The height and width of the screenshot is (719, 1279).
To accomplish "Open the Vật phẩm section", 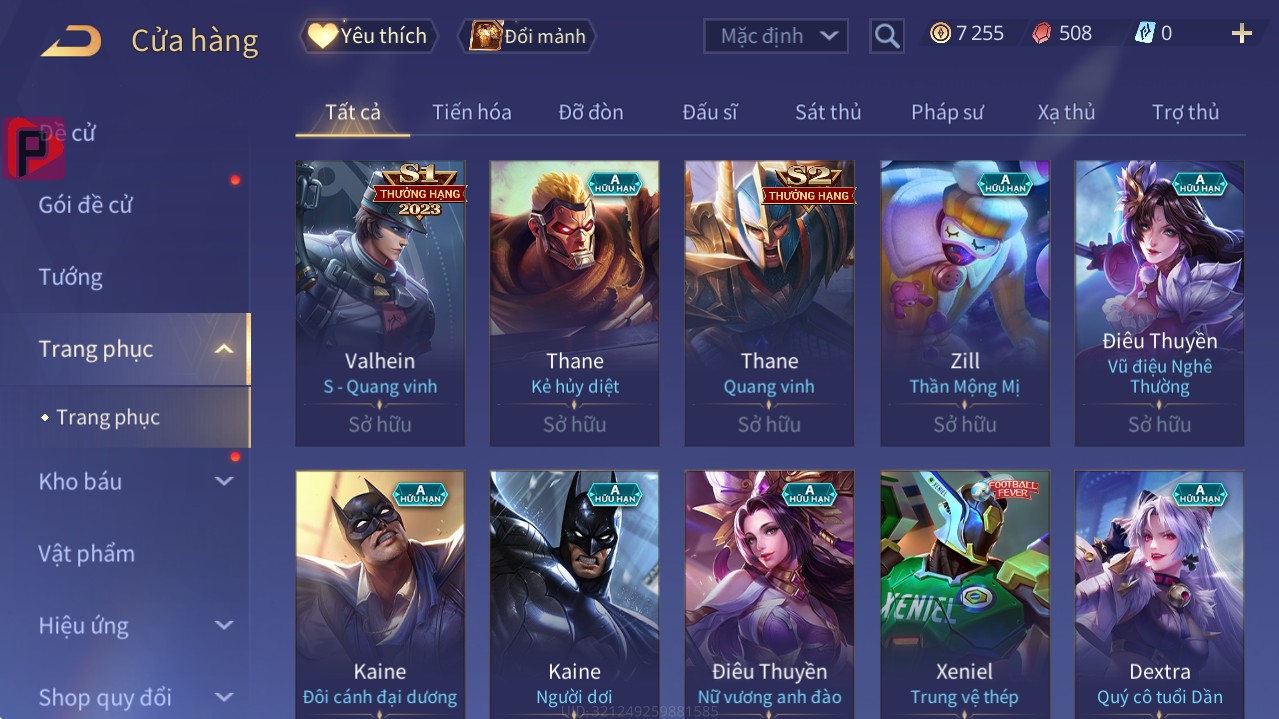I will coord(86,553).
